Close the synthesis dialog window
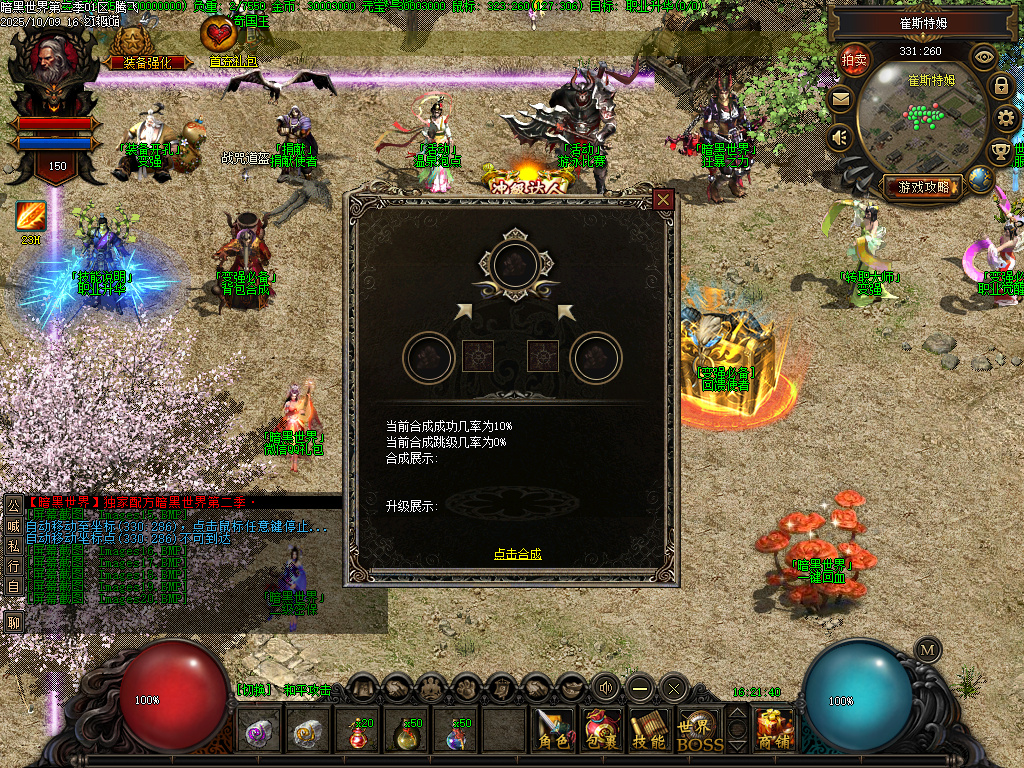The height and width of the screenshot is (768, 1024). [663, 200]
